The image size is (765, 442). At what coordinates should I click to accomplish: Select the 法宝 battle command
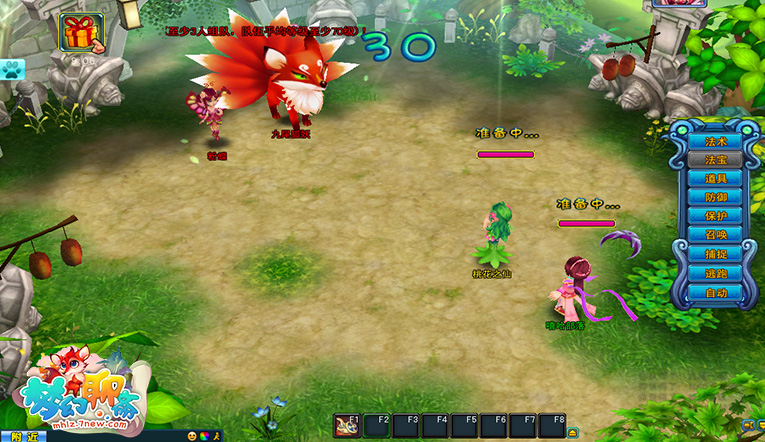tap(715, 160)
